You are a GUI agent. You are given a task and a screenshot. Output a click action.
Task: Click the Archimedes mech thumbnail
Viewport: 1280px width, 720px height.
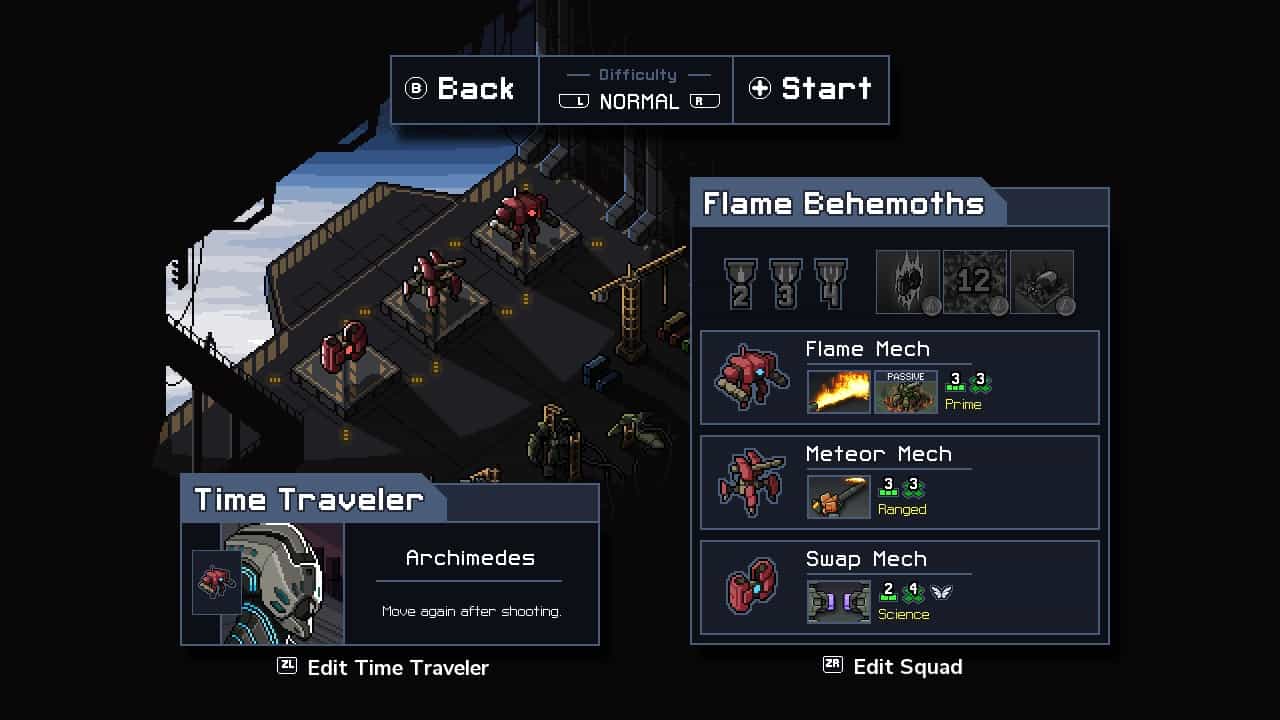[216, 582]
